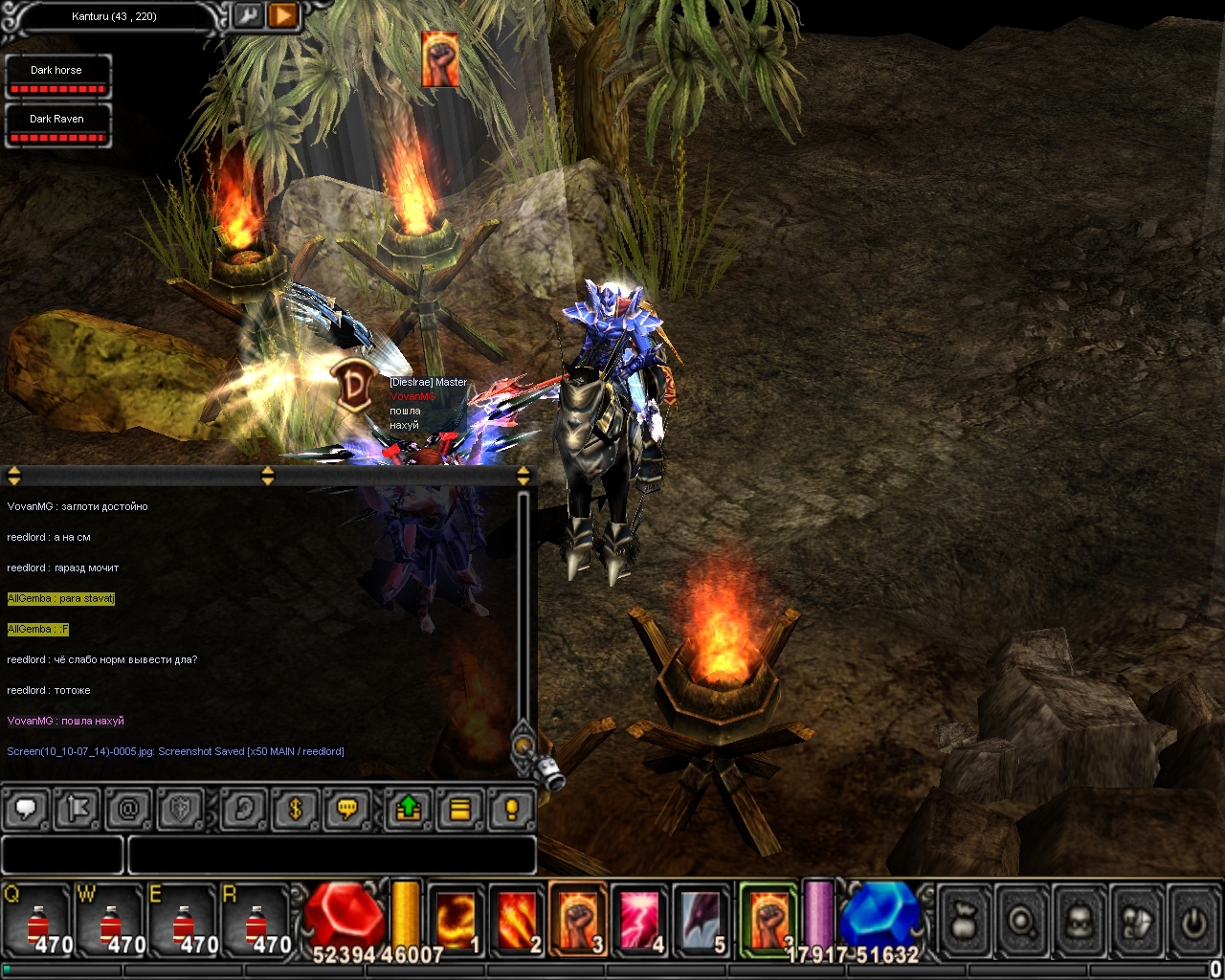Click the gold dollar sign button
This screenshot has width=1225, height=980.
(296, 810)
